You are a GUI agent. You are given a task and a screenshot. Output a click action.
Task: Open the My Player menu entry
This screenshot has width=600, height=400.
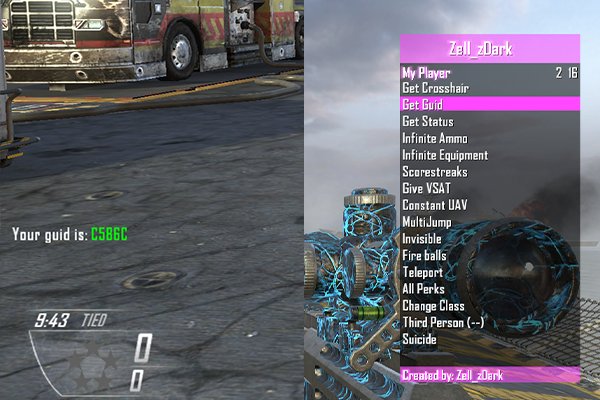427,72
